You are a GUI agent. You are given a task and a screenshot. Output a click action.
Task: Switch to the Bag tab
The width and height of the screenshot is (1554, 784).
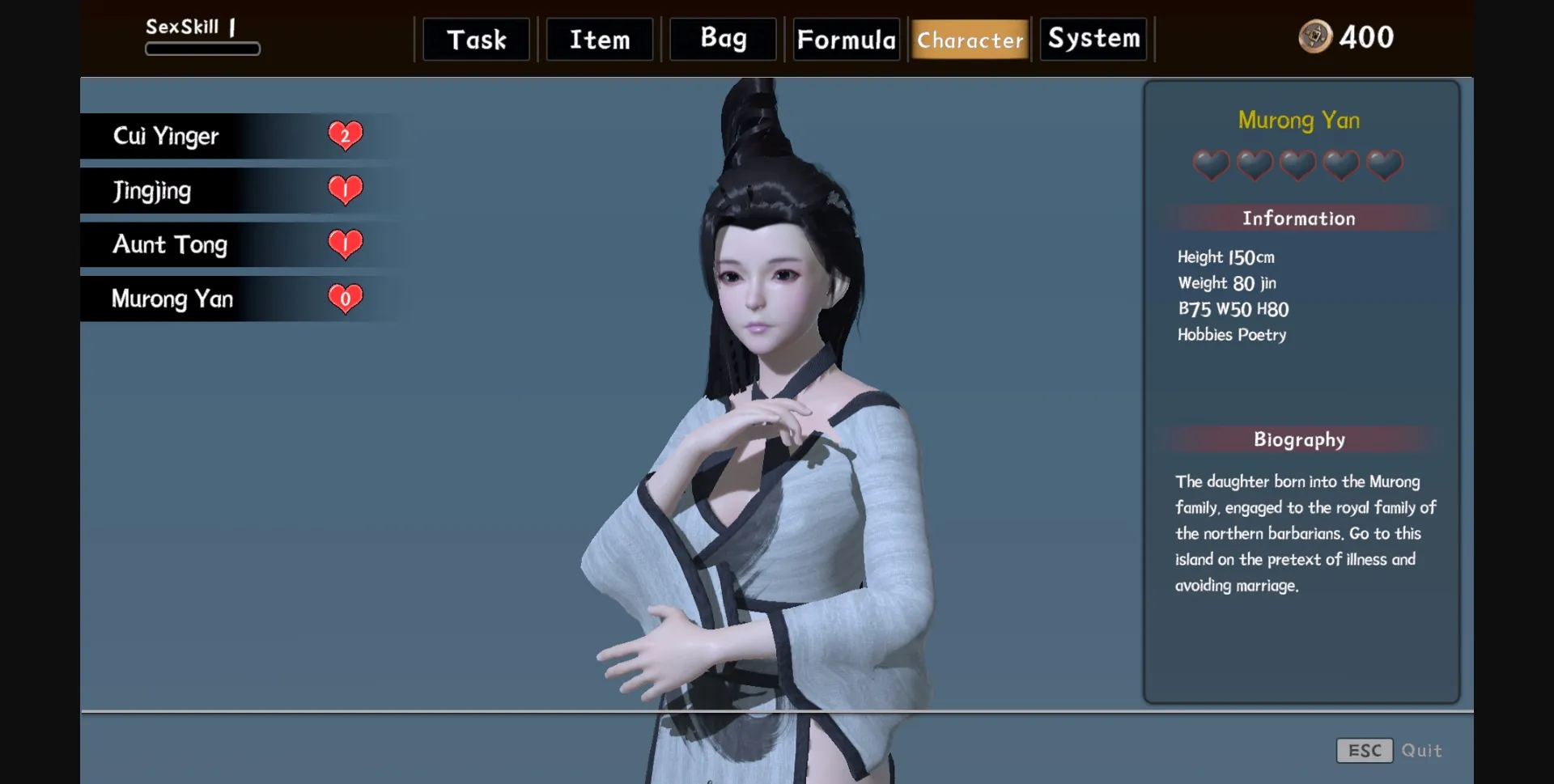pyautogui.click(x=721, y=38)
